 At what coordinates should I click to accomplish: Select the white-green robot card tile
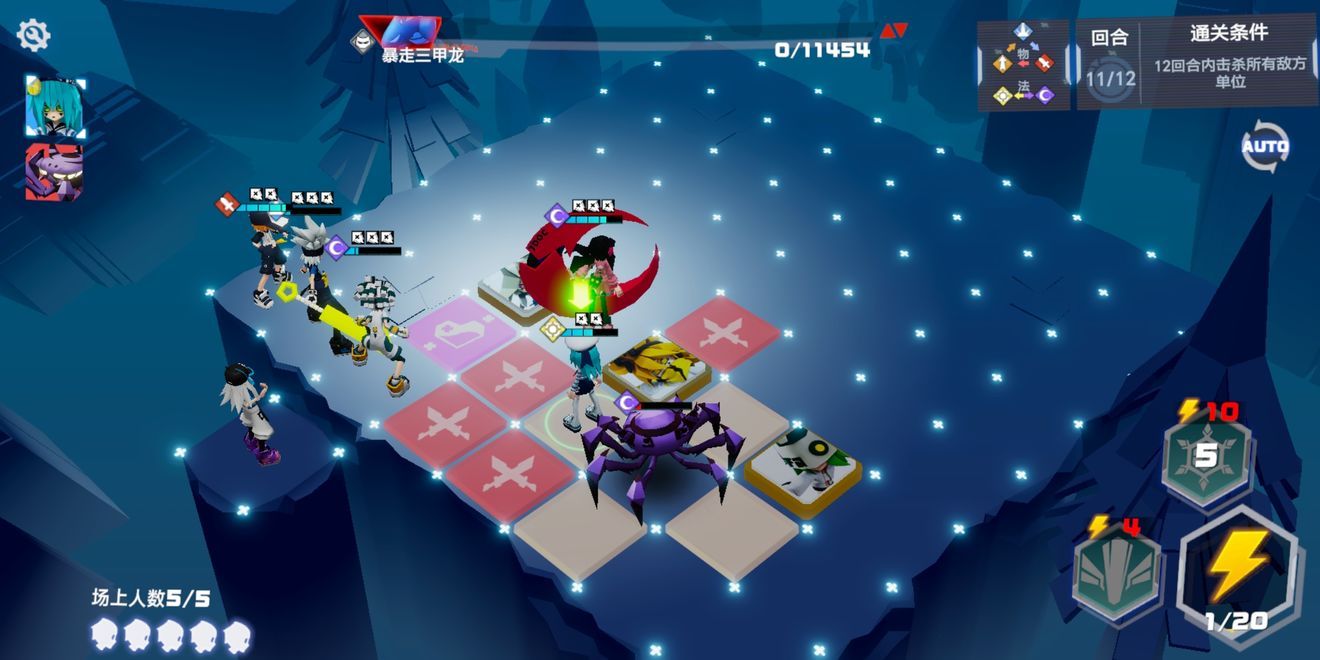[x=803, y=462]
